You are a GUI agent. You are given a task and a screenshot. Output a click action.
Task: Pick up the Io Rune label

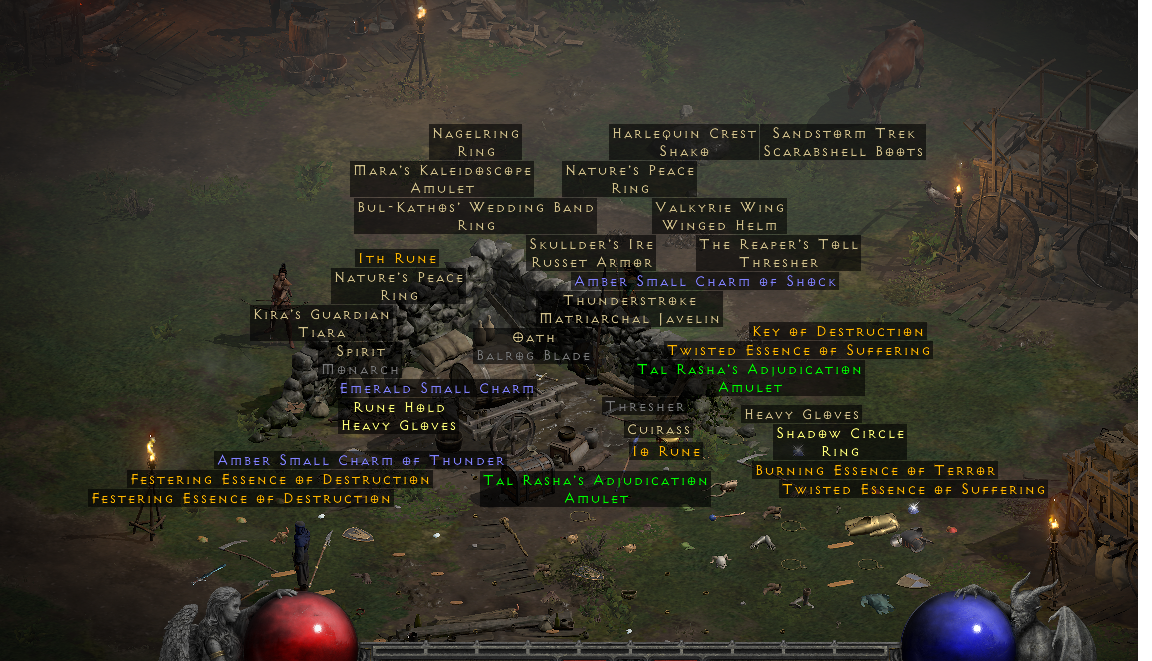pyautogui.click(x=666, y=452)
